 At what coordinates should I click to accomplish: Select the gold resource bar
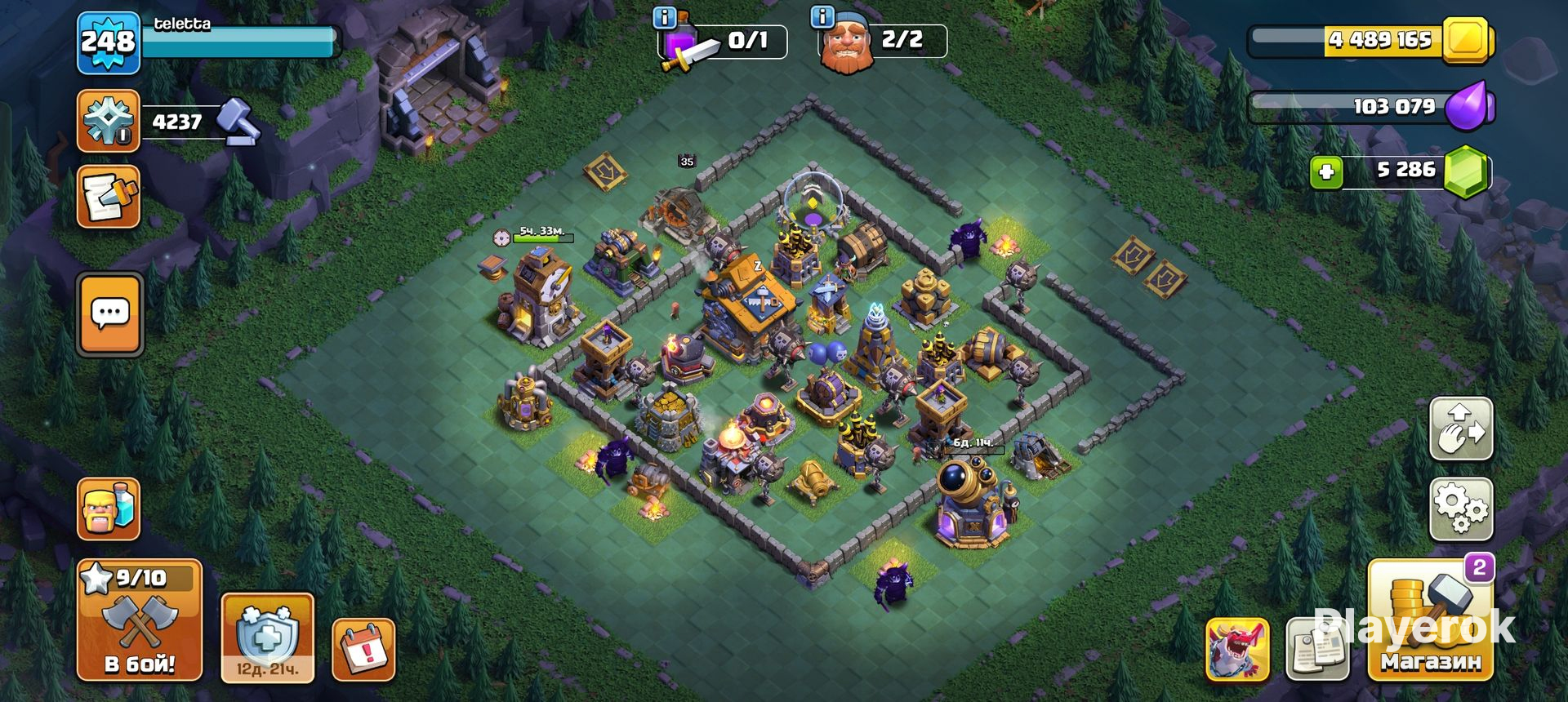pyautogui.click(x=1372, y=40)
